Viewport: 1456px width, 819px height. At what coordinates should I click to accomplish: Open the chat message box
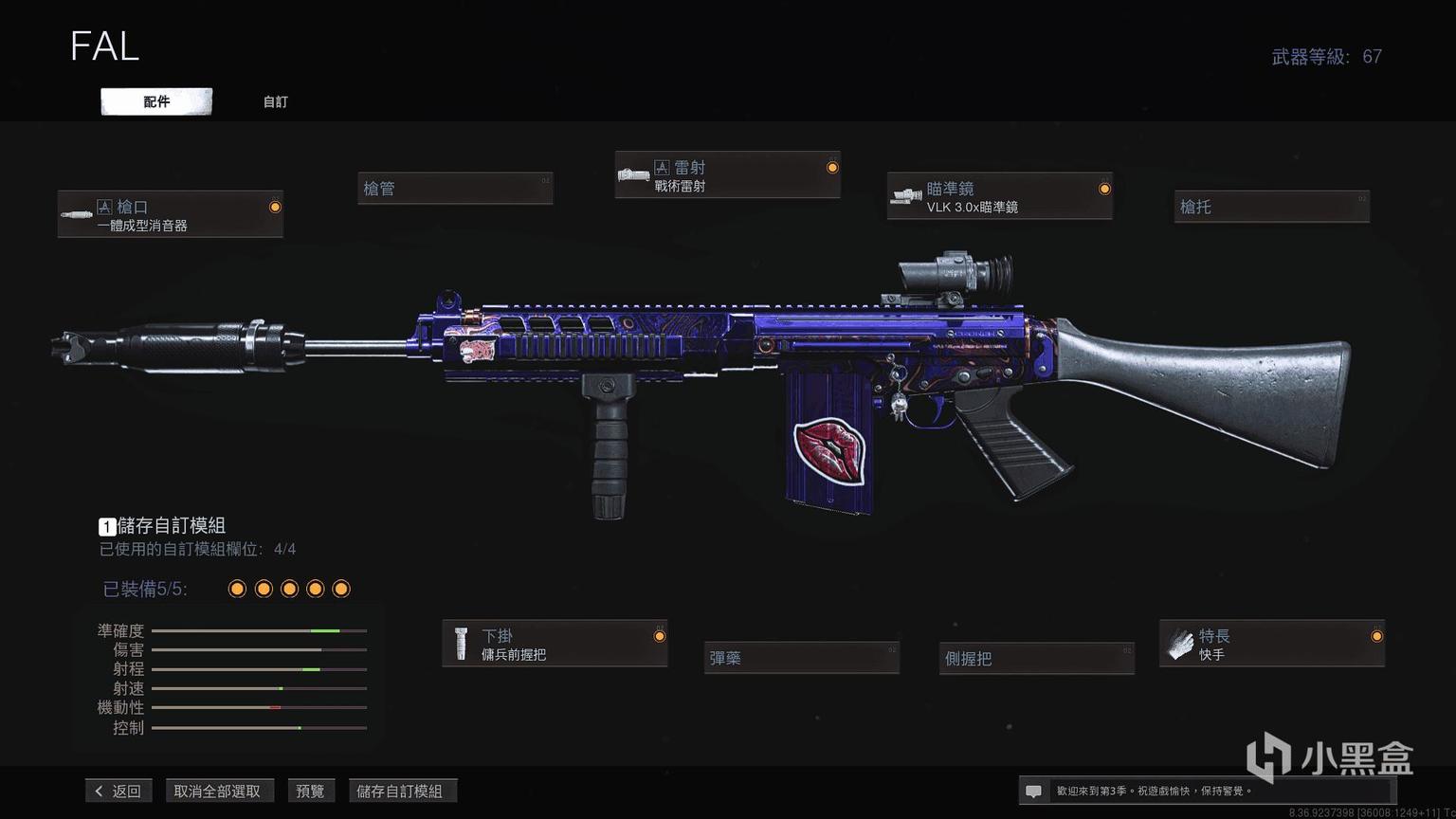[1034, 791]
